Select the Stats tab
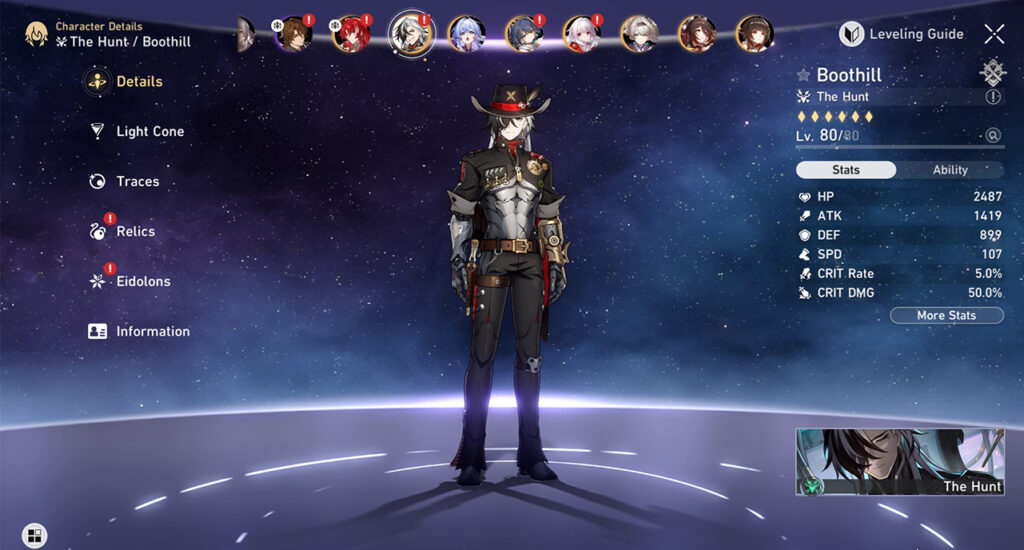The height and width of the screenshot is (550, 1024). (846, 170)
